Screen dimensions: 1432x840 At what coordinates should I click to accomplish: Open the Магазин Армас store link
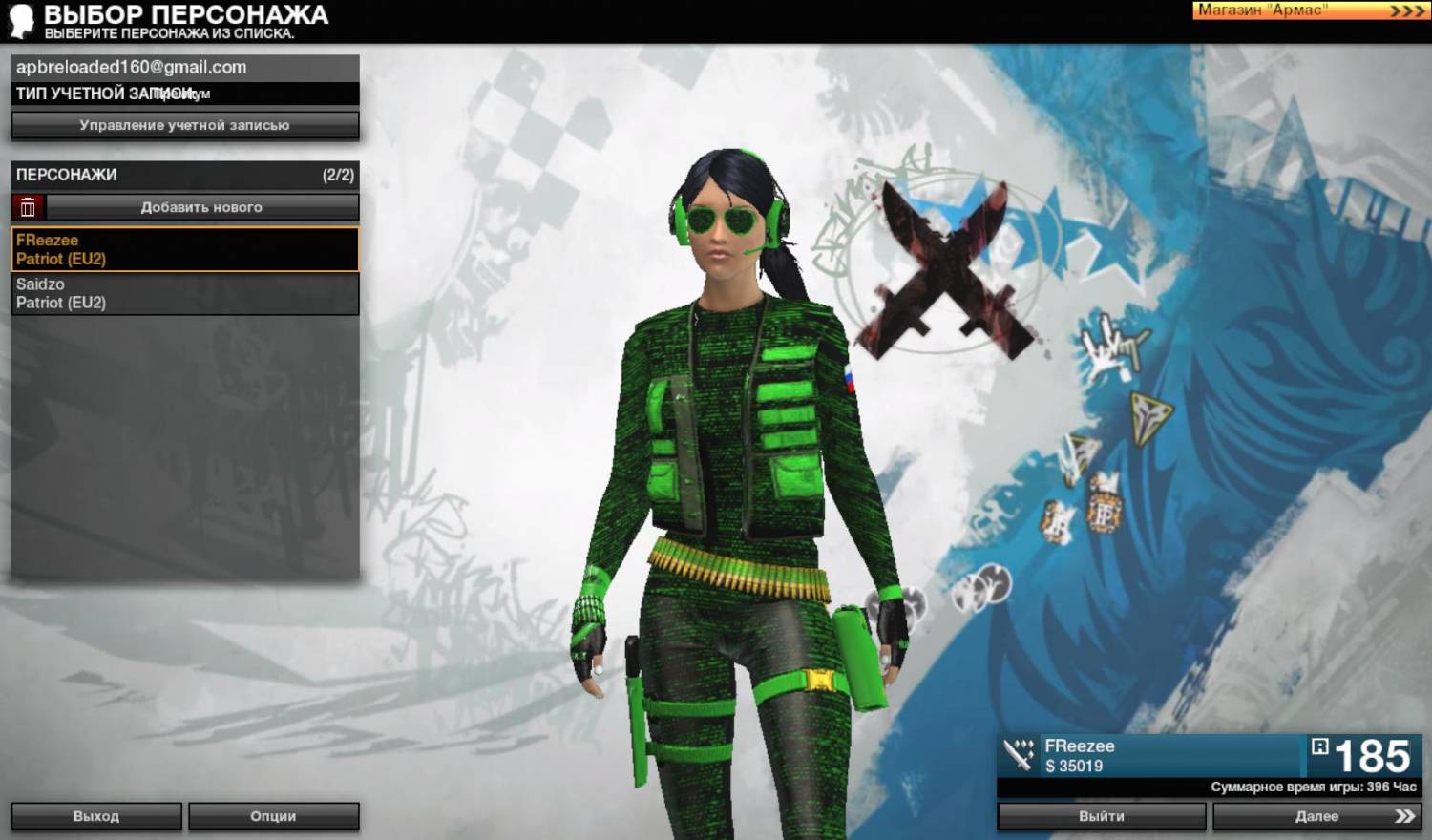point(1310,10)
